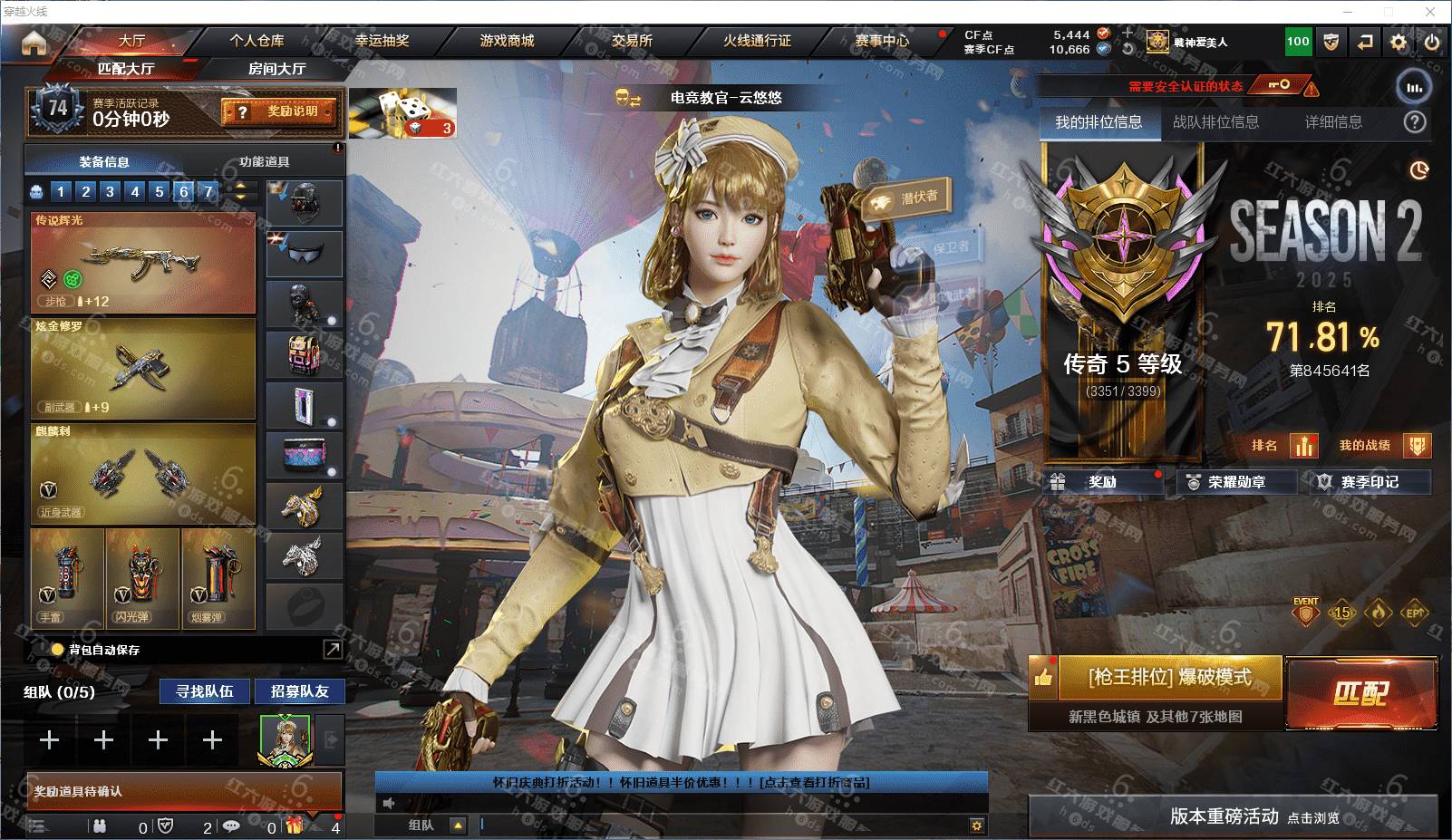The image size is (1452, 840).
Task: Open the 交易所 exchange
Action: (x=632, y=41)
